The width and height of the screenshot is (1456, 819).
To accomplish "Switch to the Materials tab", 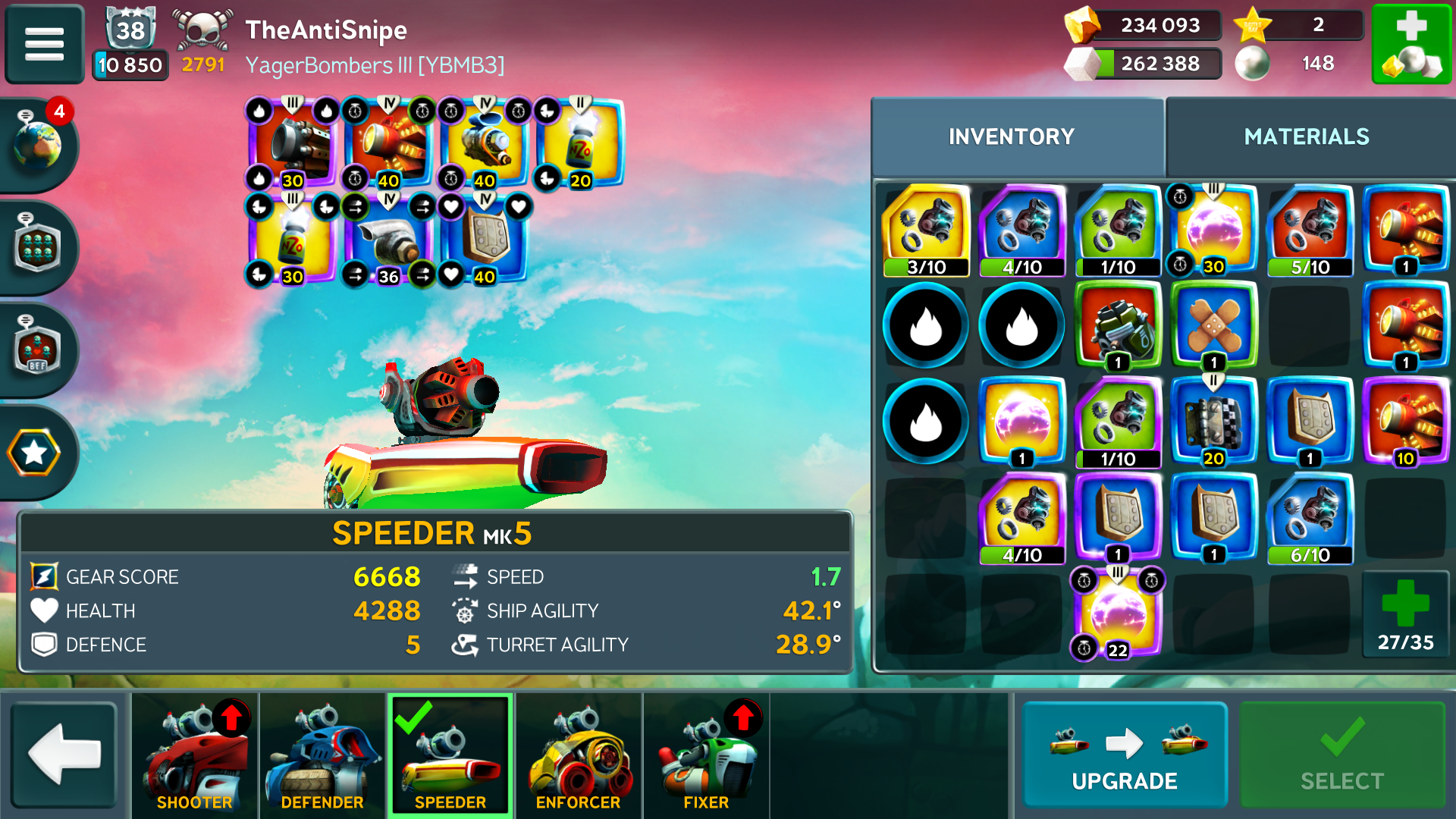I will pyautogui.click(x=1306, y=137).
